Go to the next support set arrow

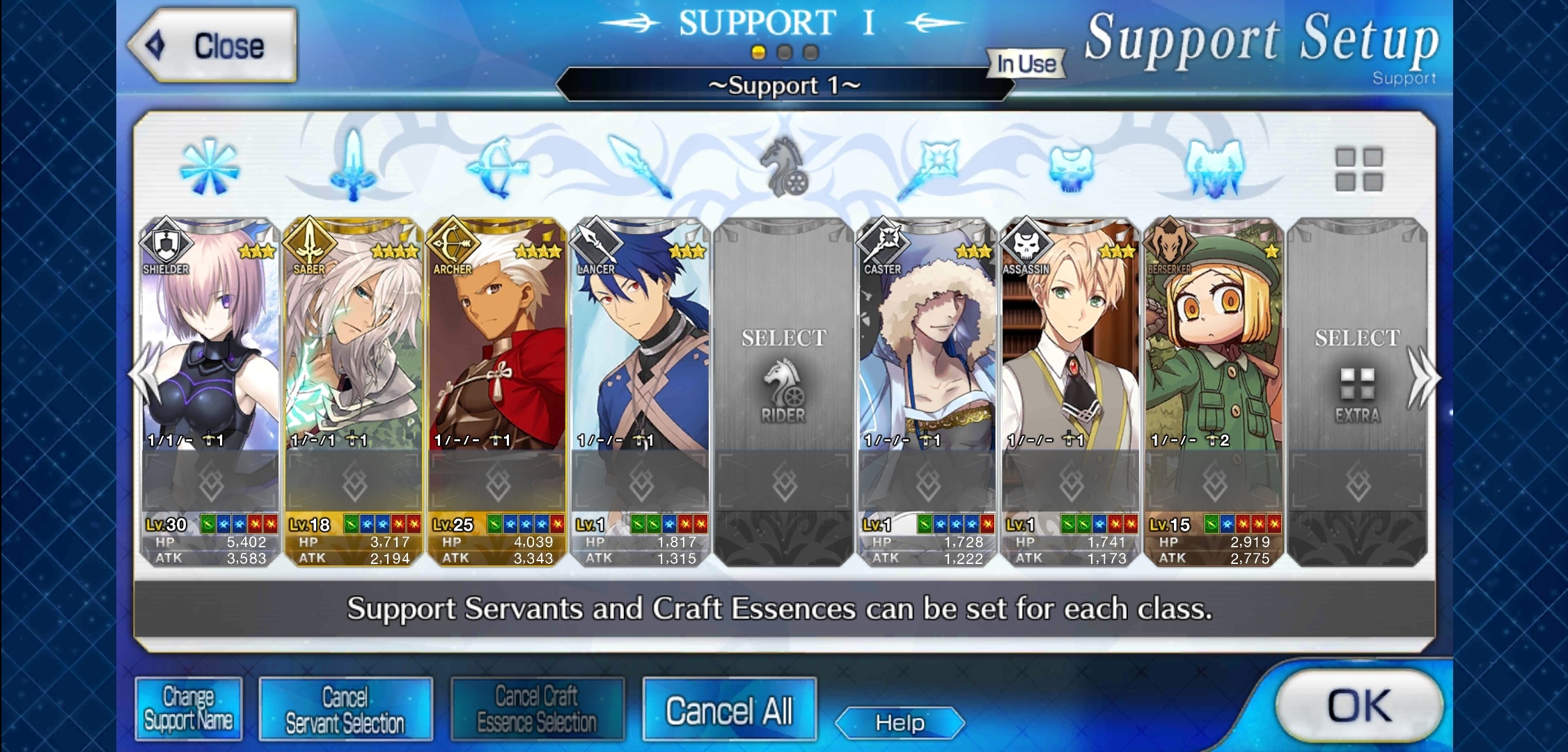pos(1423,378)
